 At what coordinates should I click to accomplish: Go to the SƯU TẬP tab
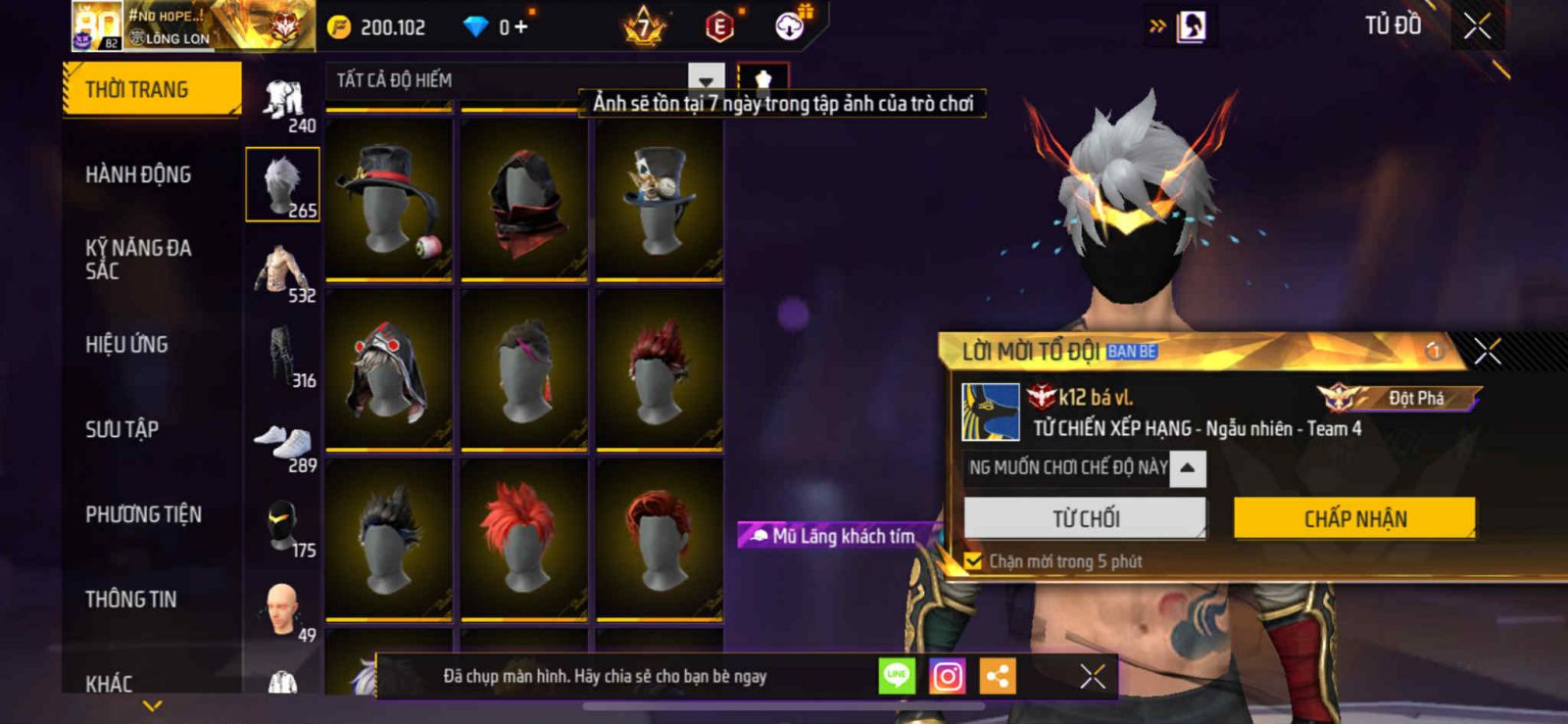point(122,429)
